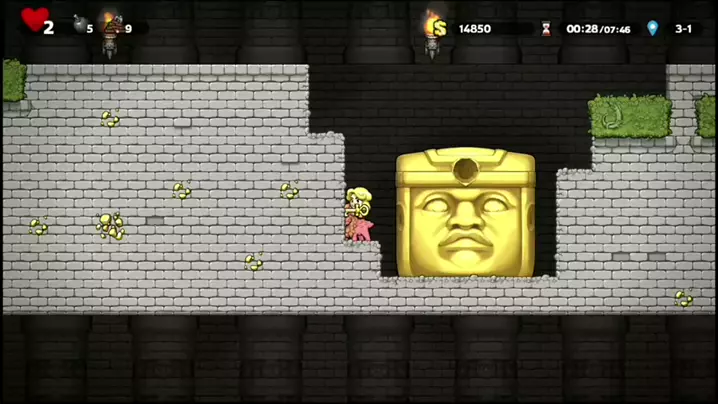Click the red heart health icon

[33, 20]
